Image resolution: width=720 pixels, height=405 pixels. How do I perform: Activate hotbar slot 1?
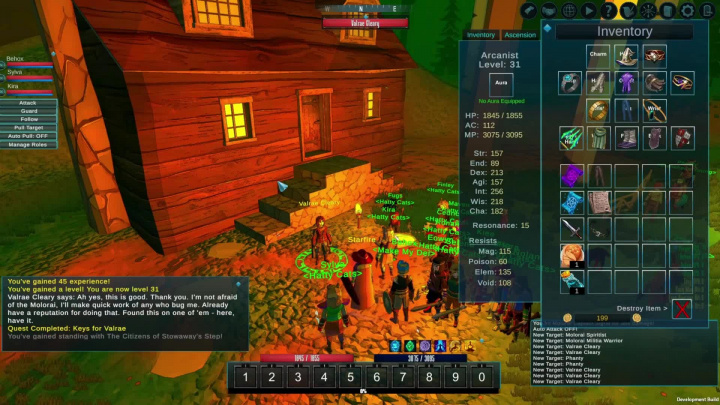pyautogui.click(x=245, y=377)
